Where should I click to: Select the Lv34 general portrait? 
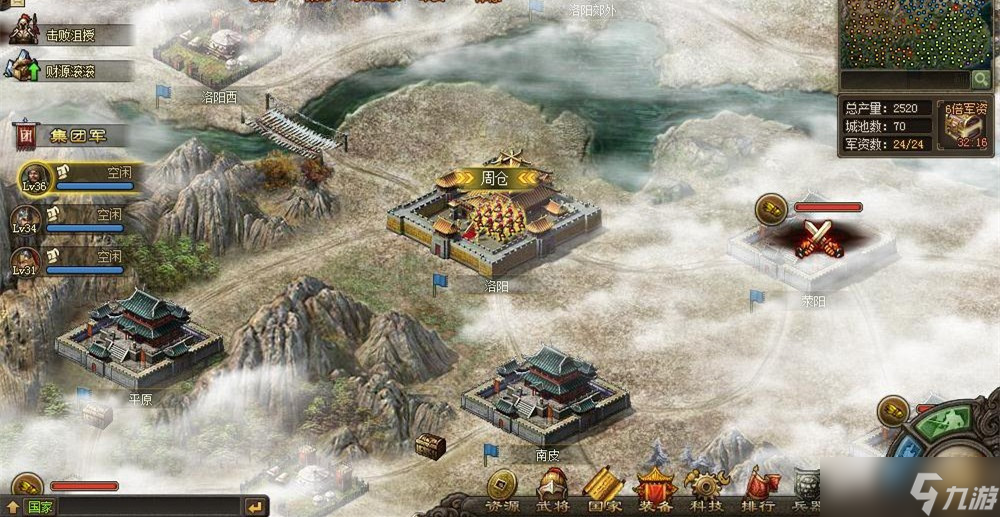click(26, 219)
